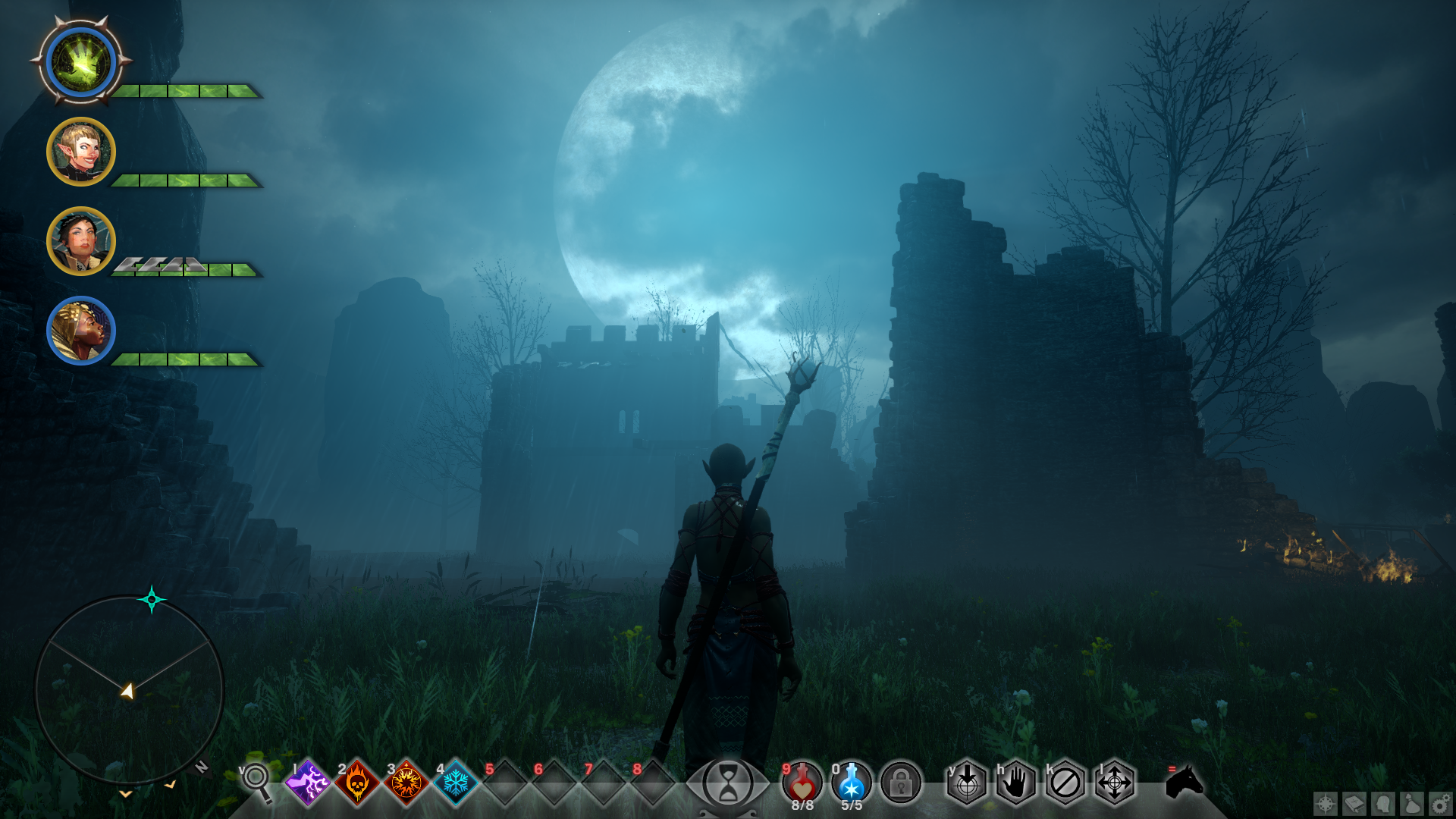Open the map with the compass icon
Screen dimensions: 1456x819
click(x=1326, y=803)
